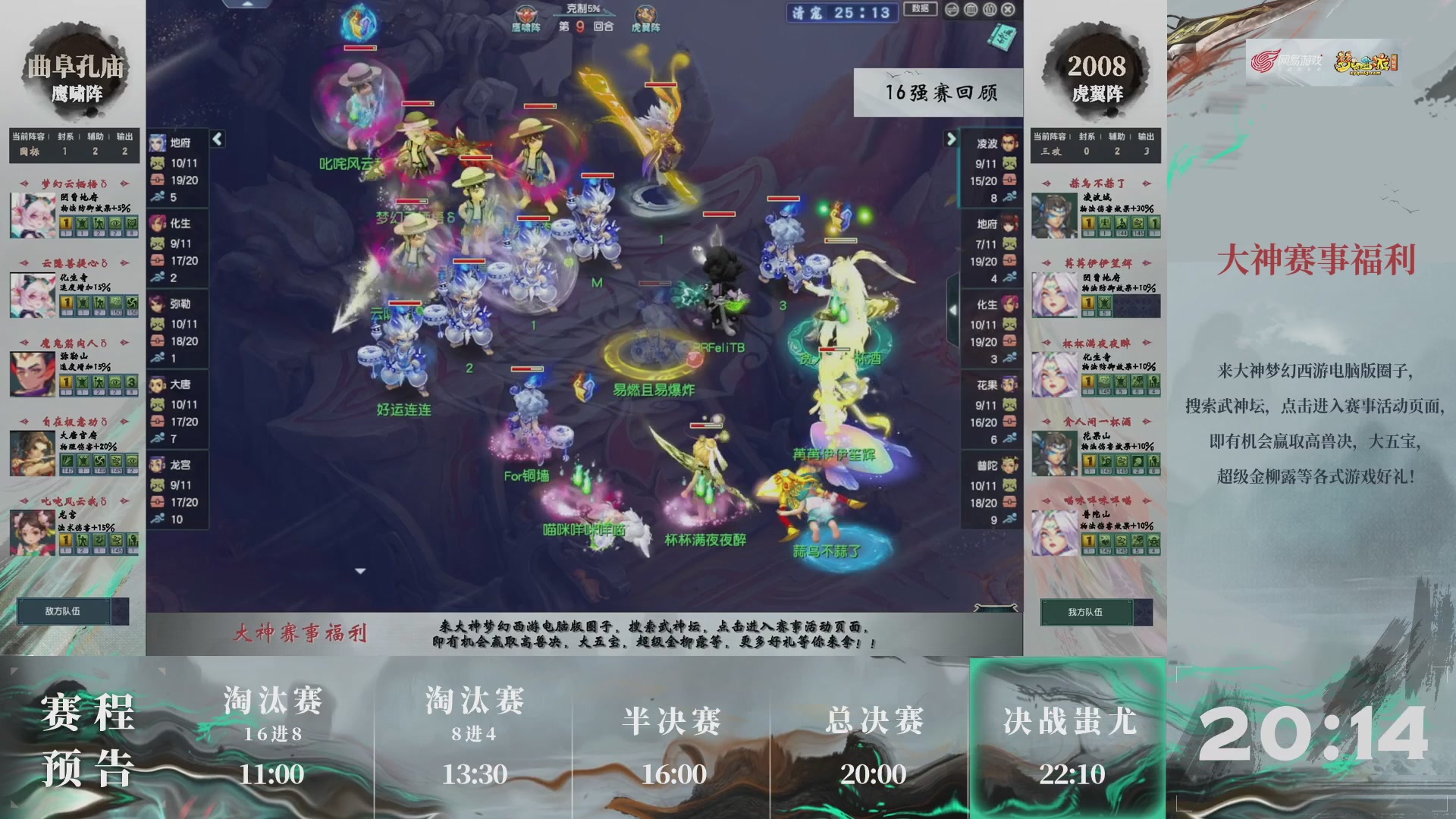
Task: Open the circular swap-arrows icon near 数据
Action: [x=952, y=10]
